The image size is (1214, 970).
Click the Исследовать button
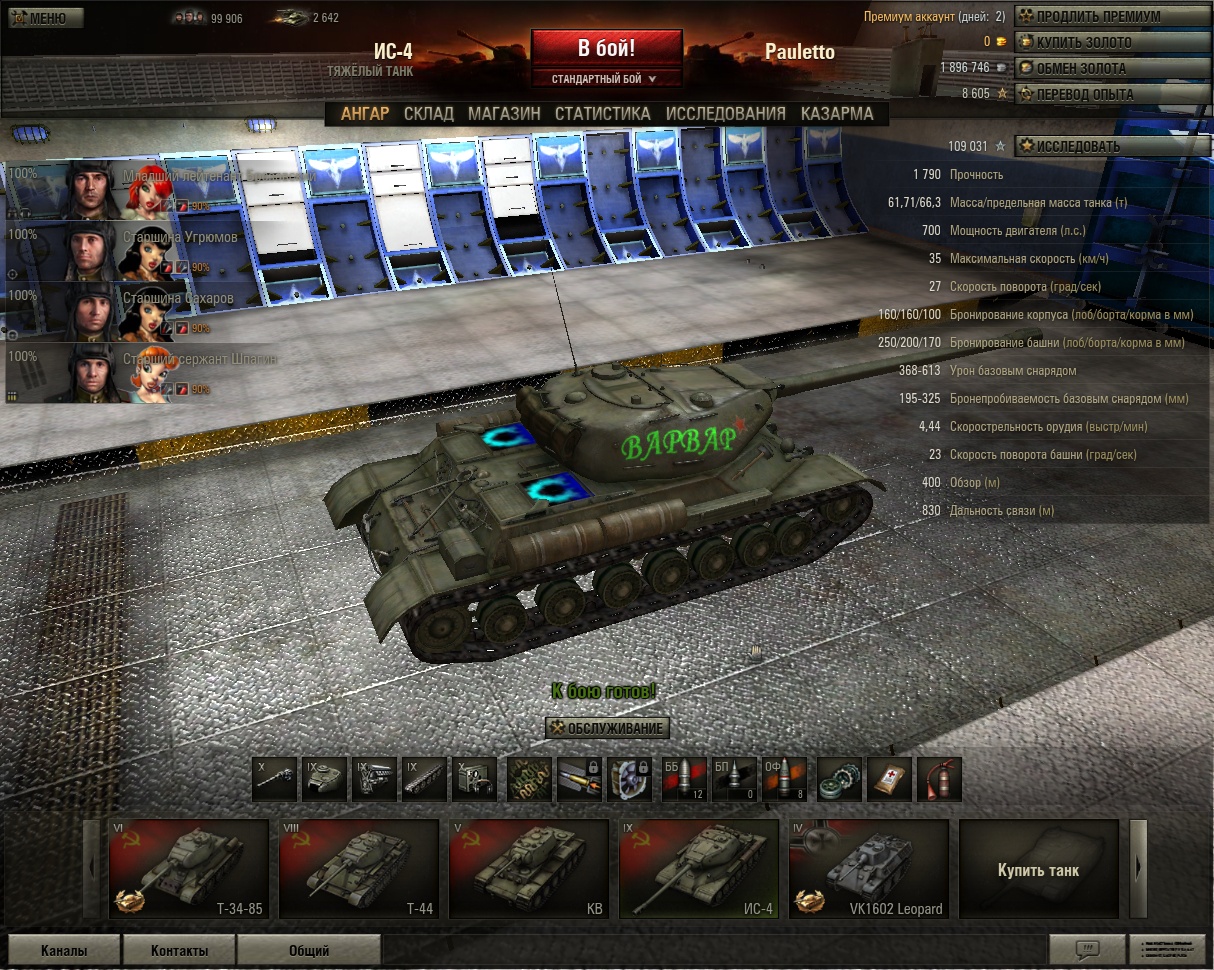1077,146
